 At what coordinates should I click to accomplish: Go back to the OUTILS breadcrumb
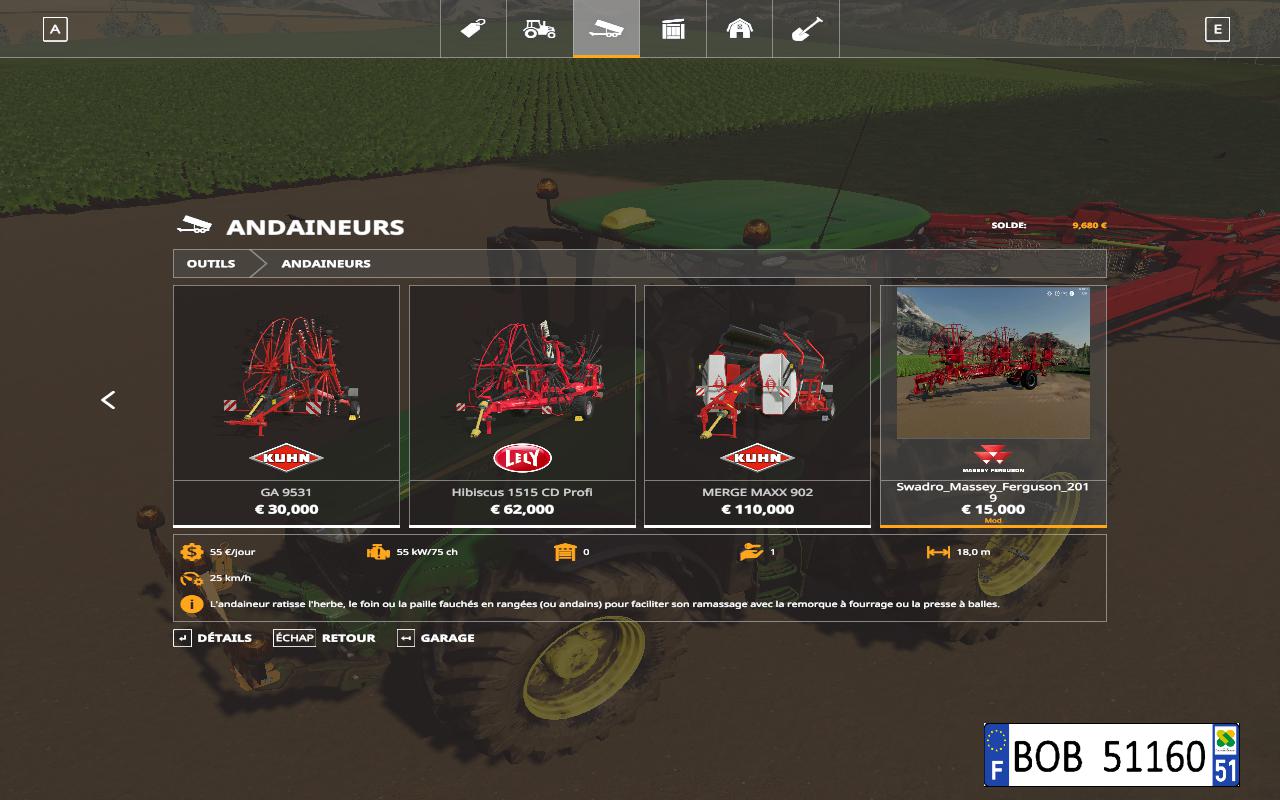211,264
